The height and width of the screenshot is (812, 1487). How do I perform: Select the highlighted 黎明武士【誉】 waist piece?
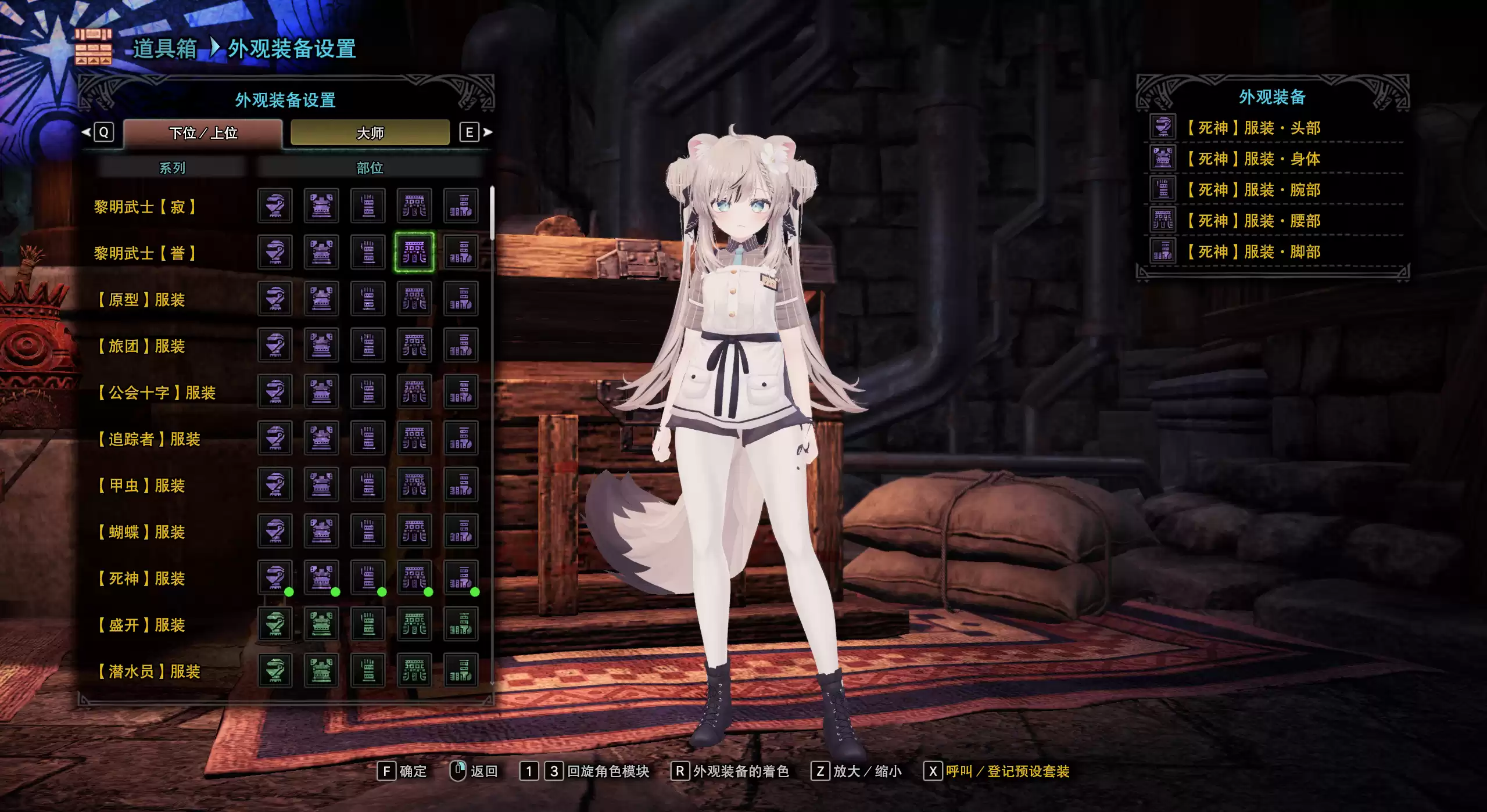tap(414, 252)
